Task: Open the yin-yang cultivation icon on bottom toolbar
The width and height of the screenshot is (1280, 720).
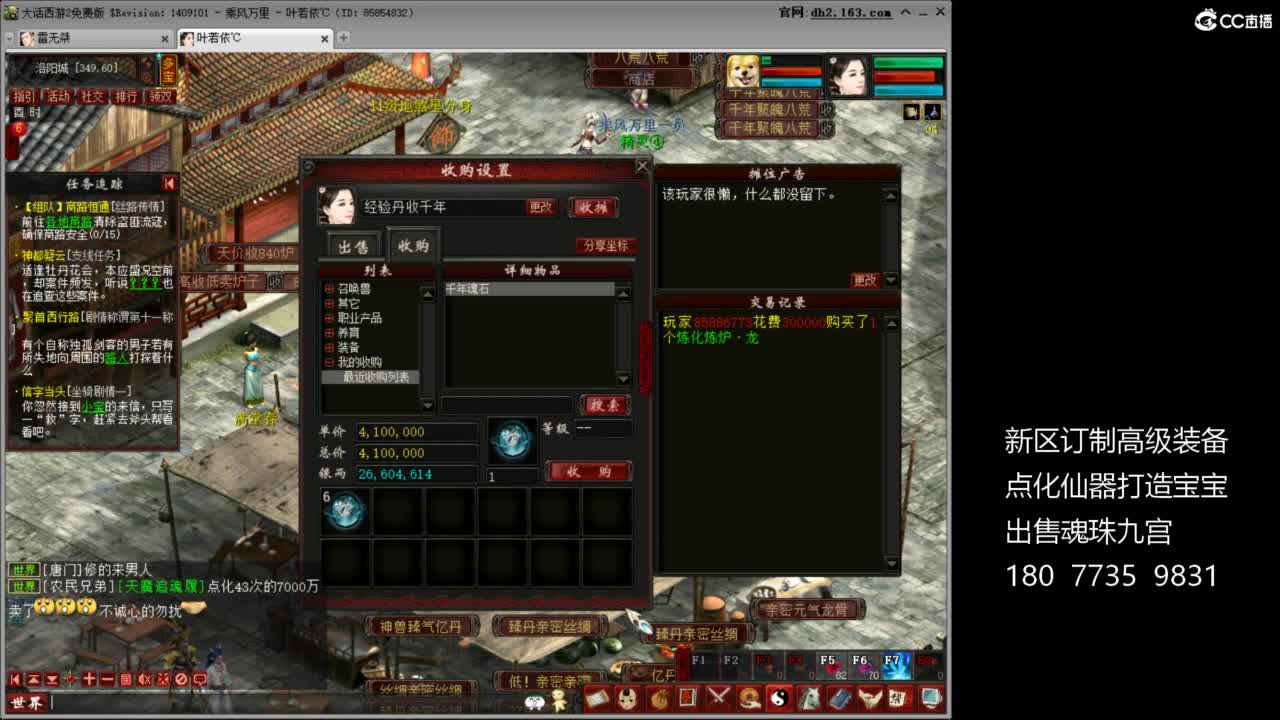Action: click(x=779, y=696)
